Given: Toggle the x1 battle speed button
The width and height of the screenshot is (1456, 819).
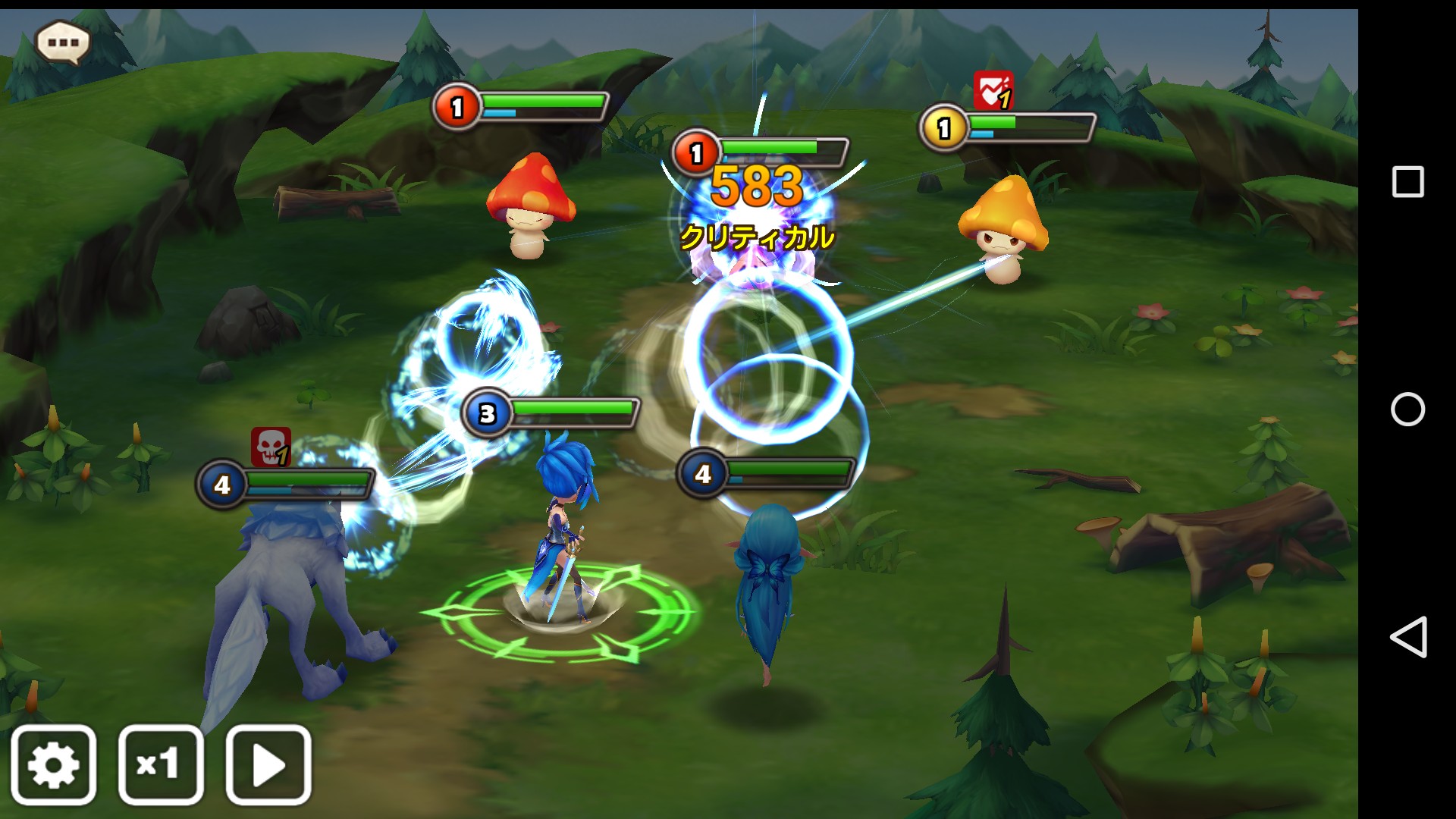Looking at the screenshot, I should pyautogui.click(x=161, y=764).
